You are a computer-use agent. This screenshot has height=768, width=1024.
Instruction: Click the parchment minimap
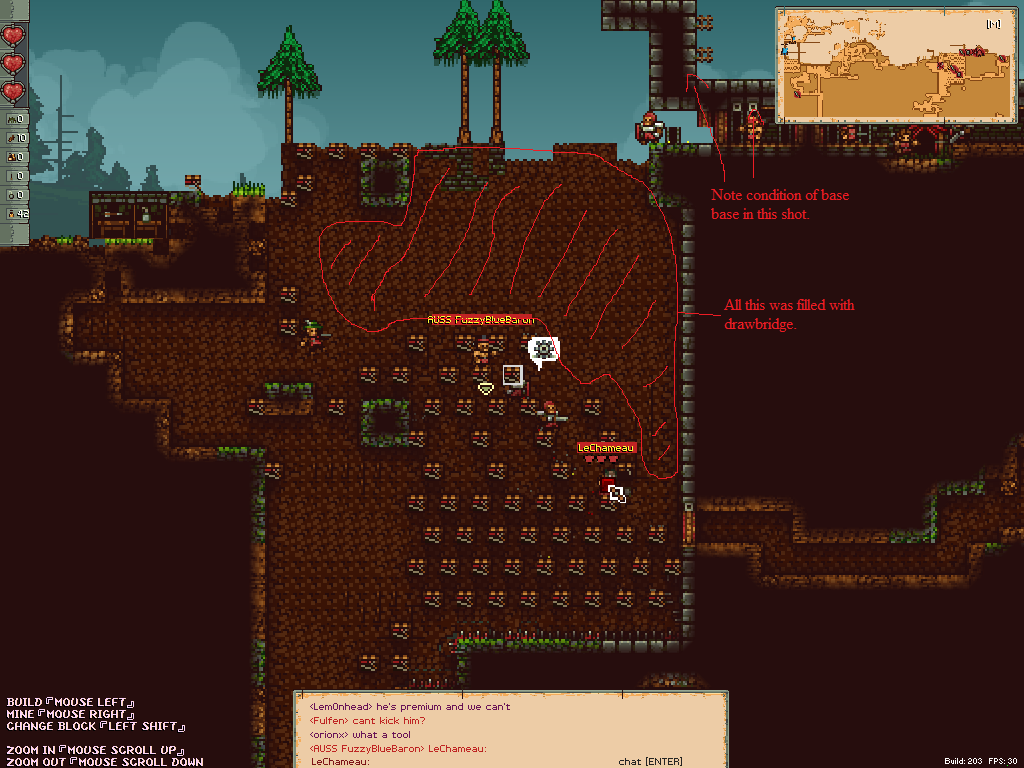click(x=896, y=64)
